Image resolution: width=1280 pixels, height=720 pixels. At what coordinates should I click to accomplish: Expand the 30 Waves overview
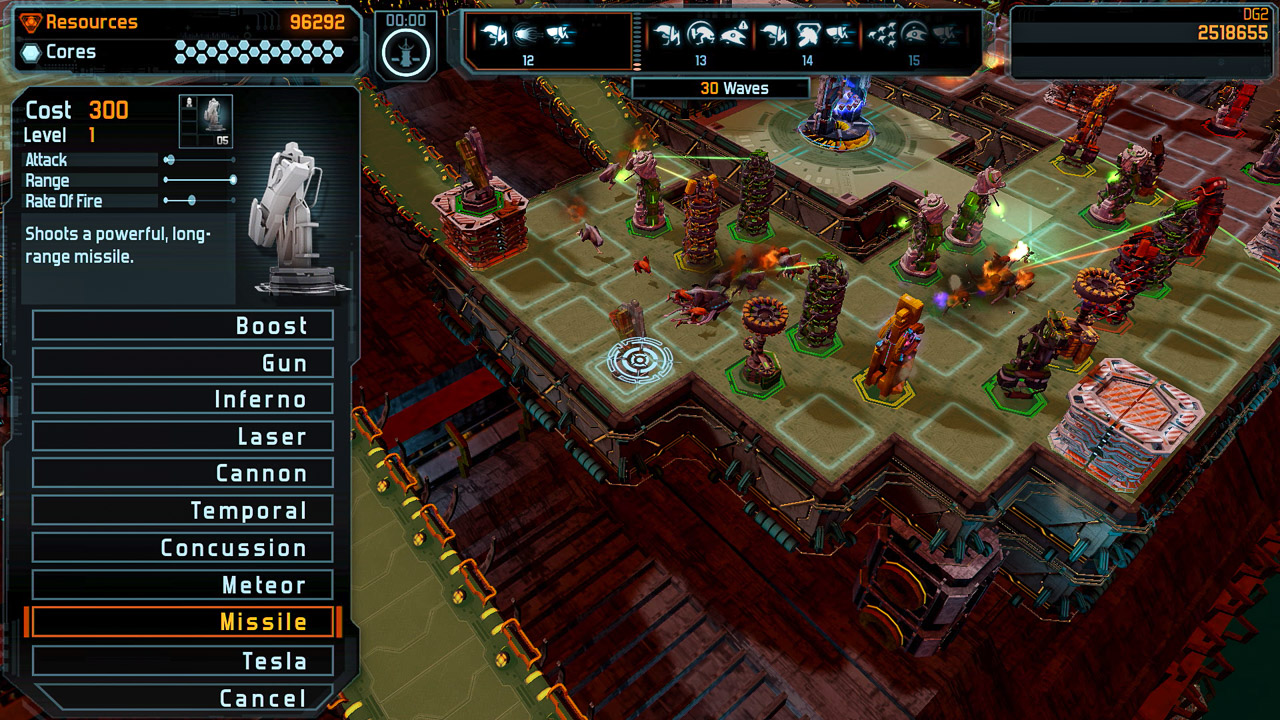(719, 88)
